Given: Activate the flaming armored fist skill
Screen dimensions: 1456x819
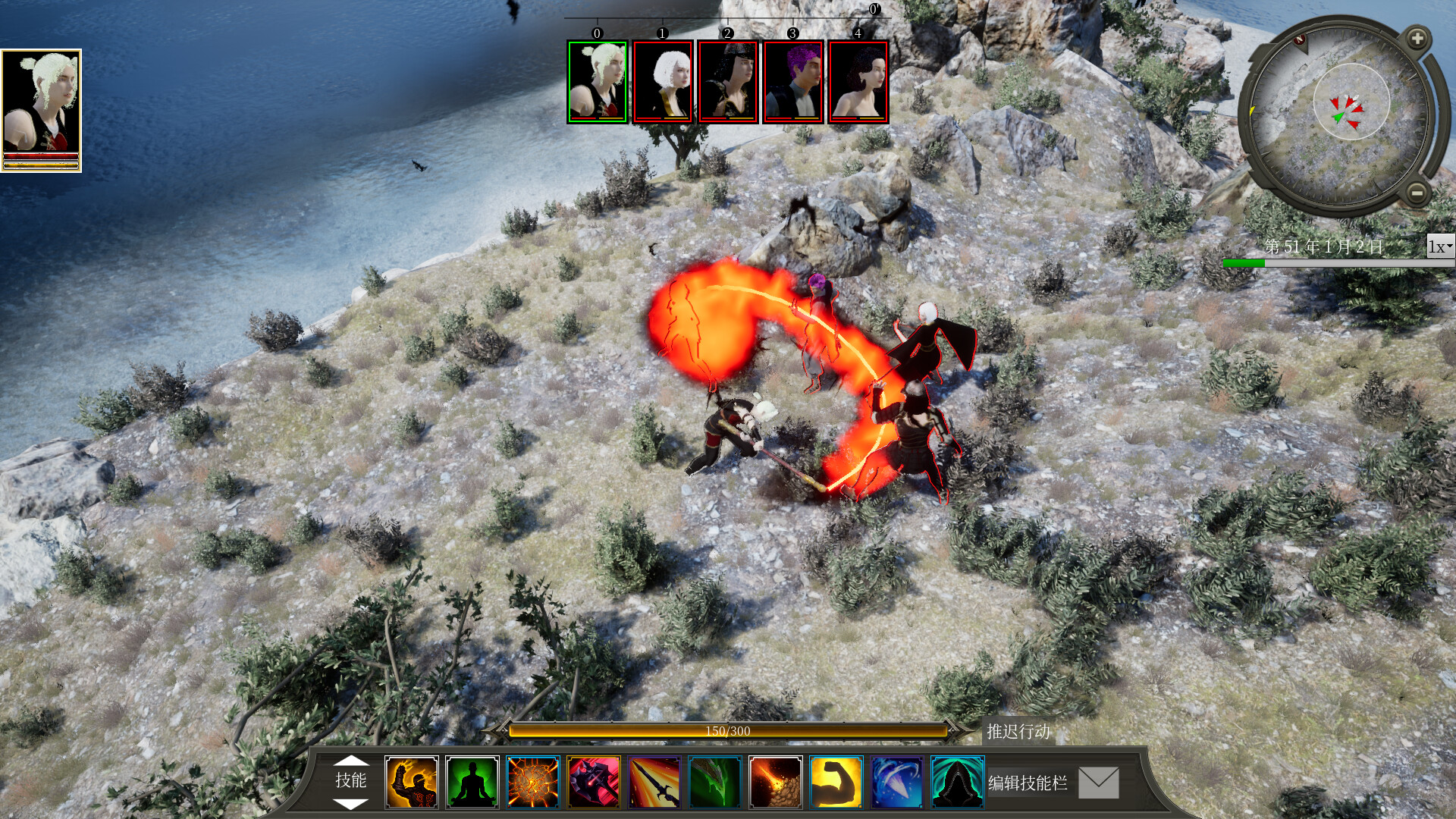Looking at the screenshot, I should coord(412,782).
